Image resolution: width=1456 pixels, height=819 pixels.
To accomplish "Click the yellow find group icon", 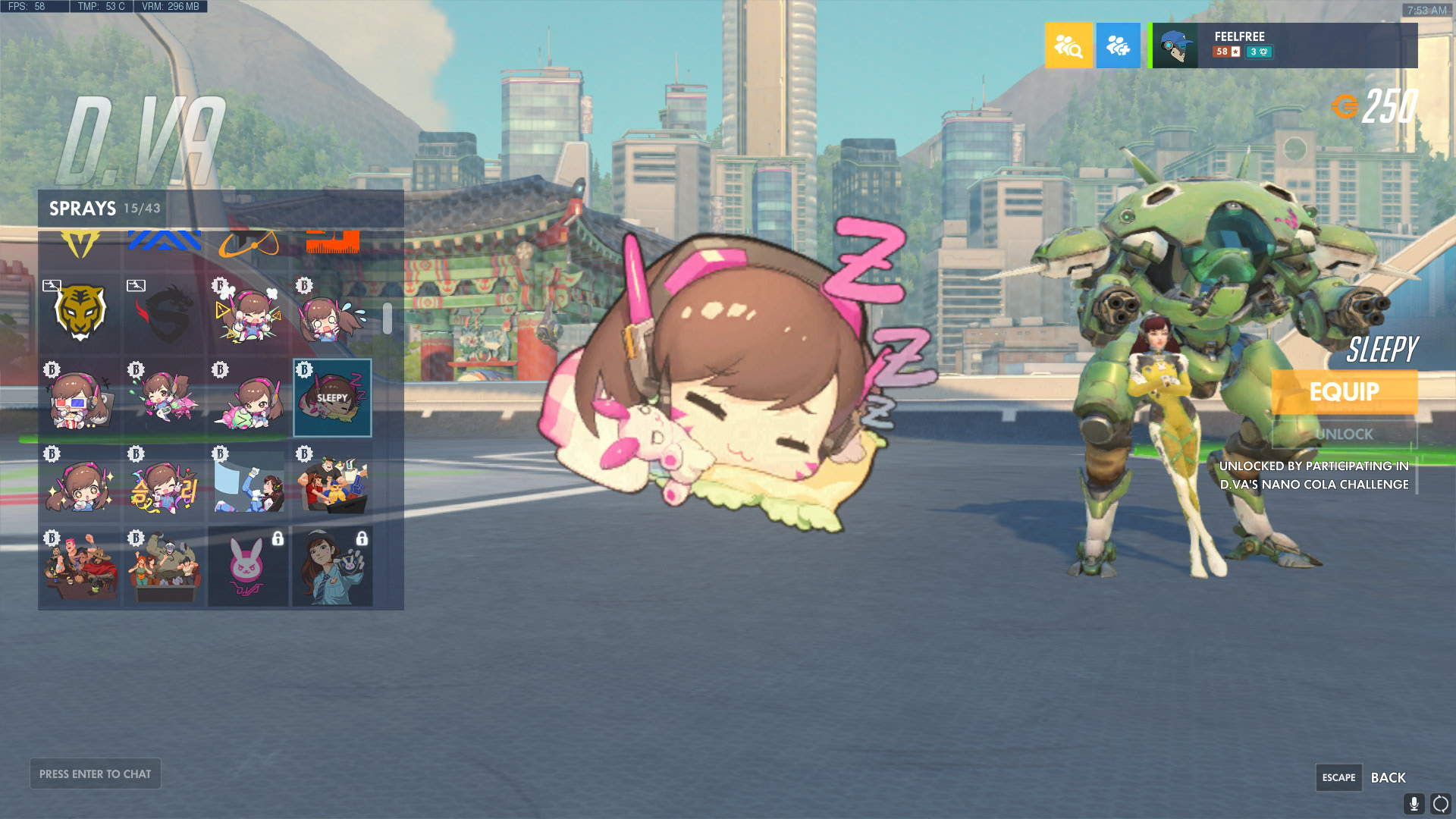I will (1068, 45).
